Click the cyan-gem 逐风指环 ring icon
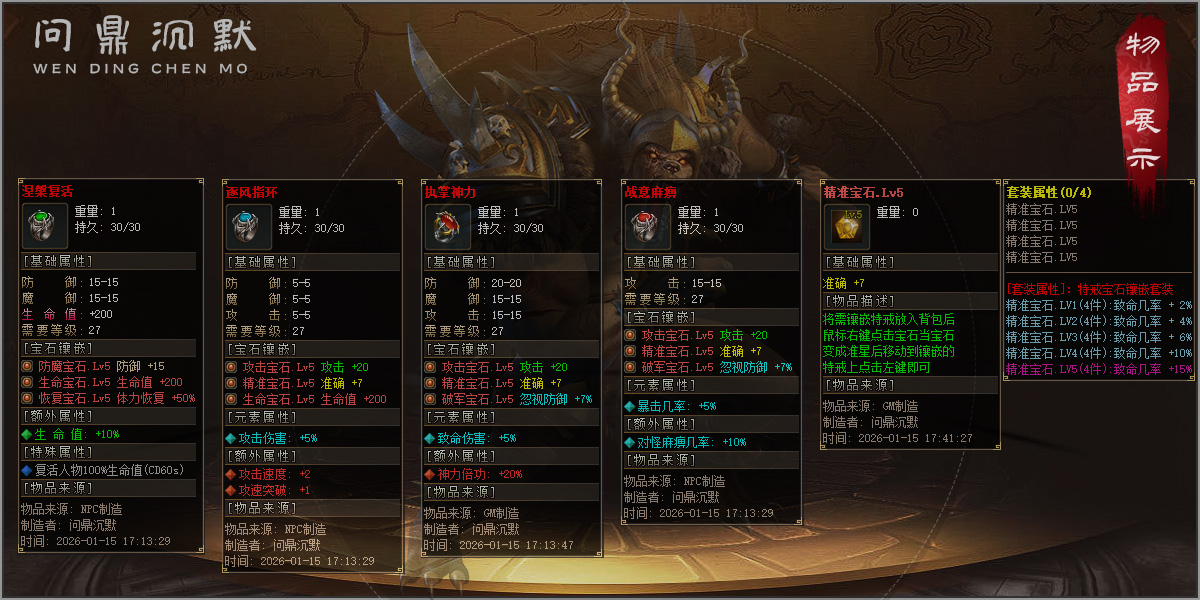1200x600 pixels. coord(246,227)
